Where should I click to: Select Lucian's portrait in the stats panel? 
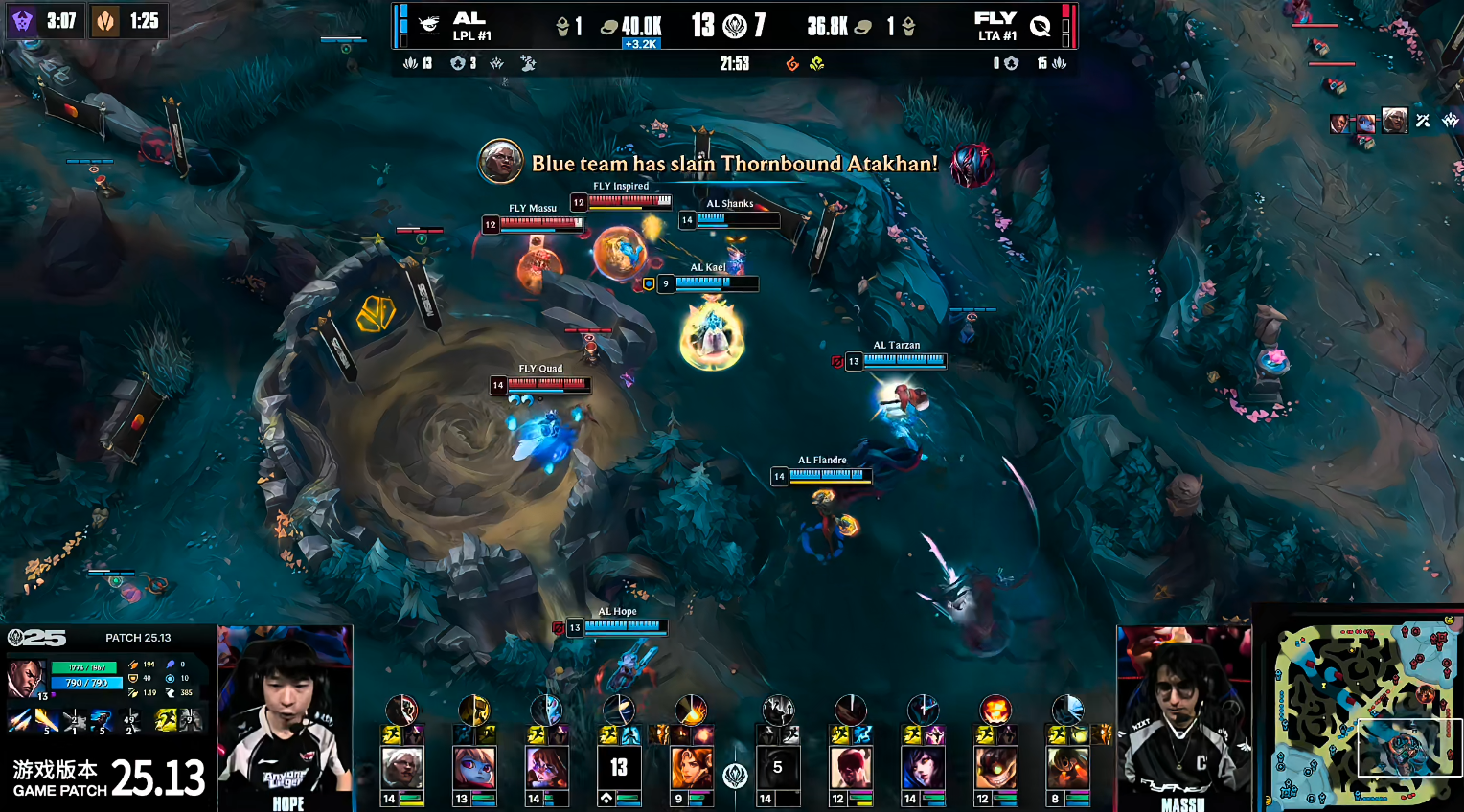(x=26, y=678)
